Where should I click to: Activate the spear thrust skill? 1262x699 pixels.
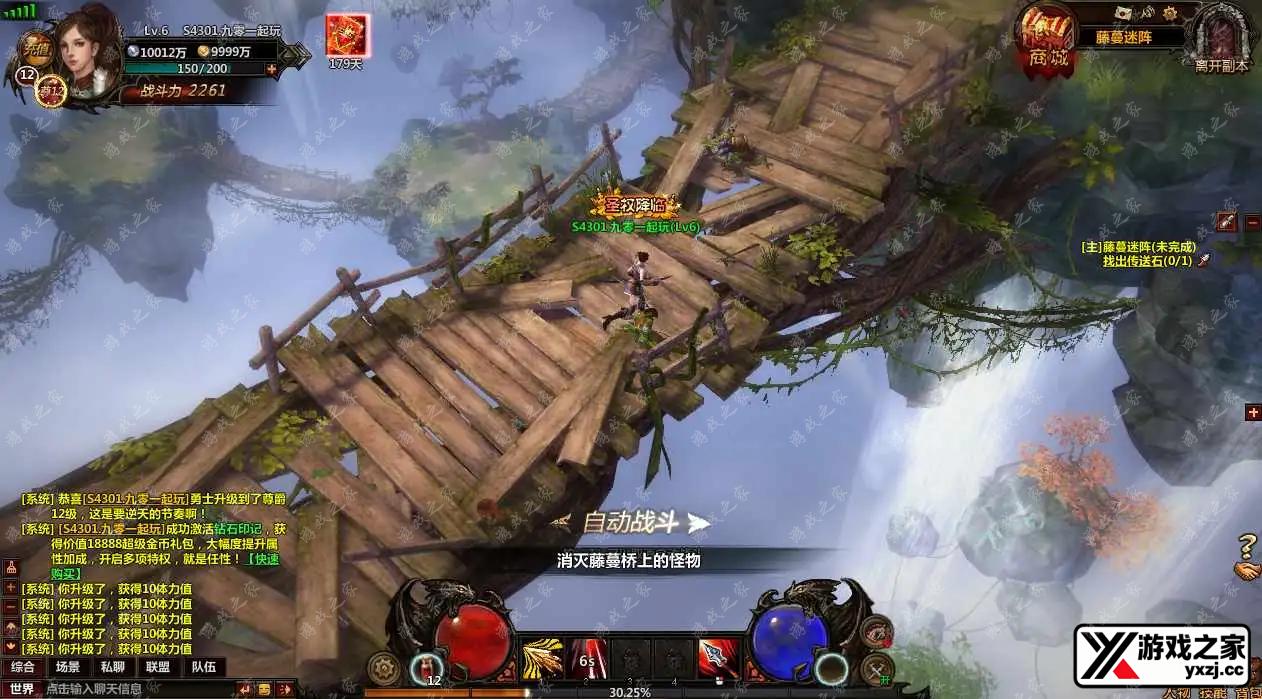click(x=714, y=660)
